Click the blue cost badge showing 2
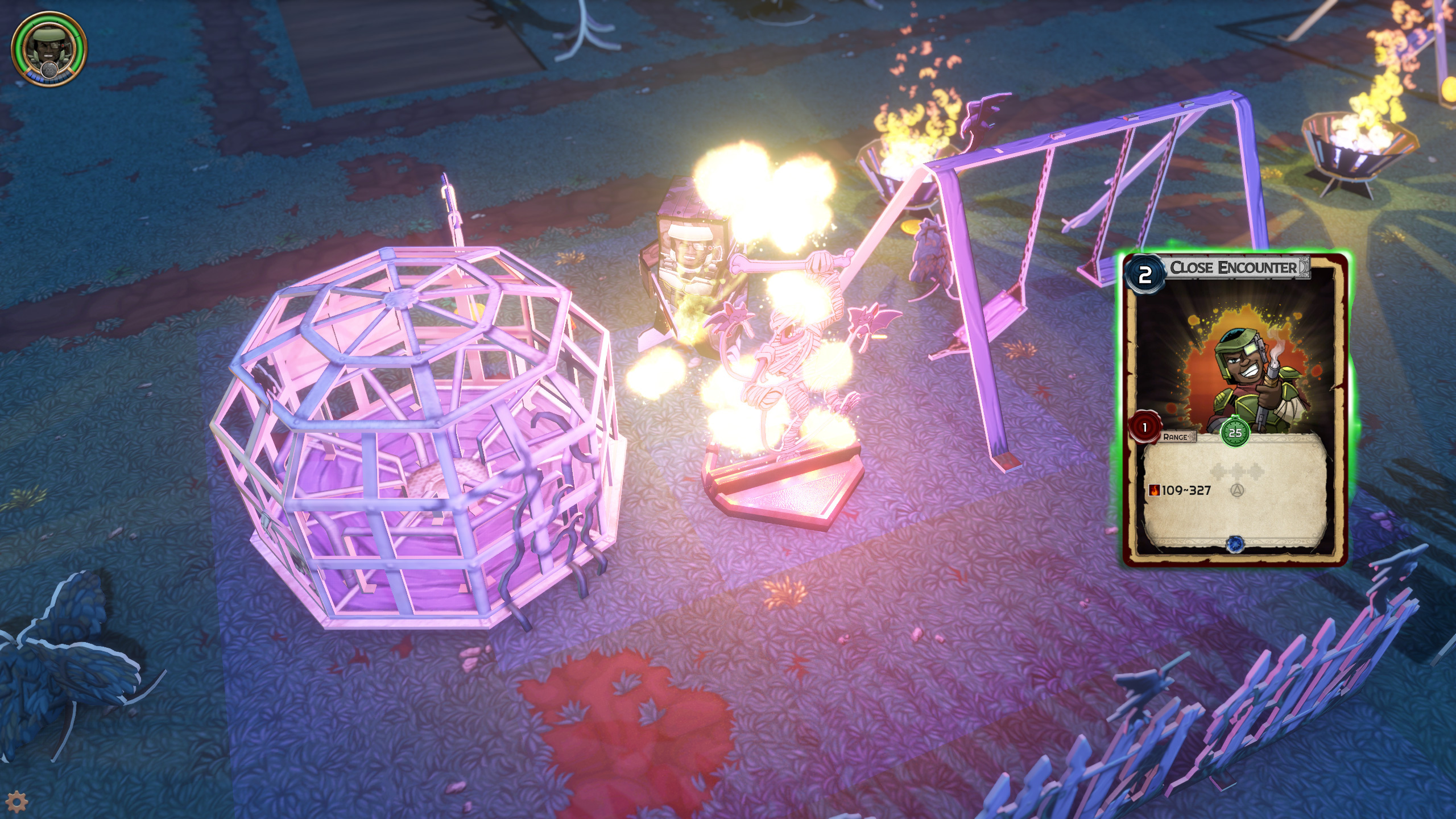 click(x=1146, y=275)
